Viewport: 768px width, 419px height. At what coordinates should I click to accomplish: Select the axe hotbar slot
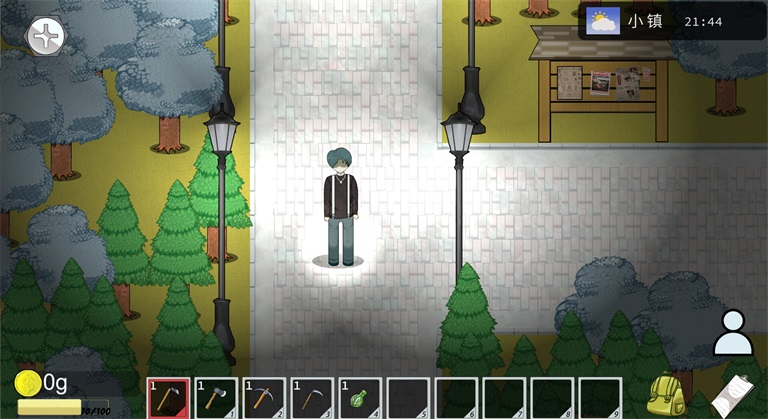(216, 397)
